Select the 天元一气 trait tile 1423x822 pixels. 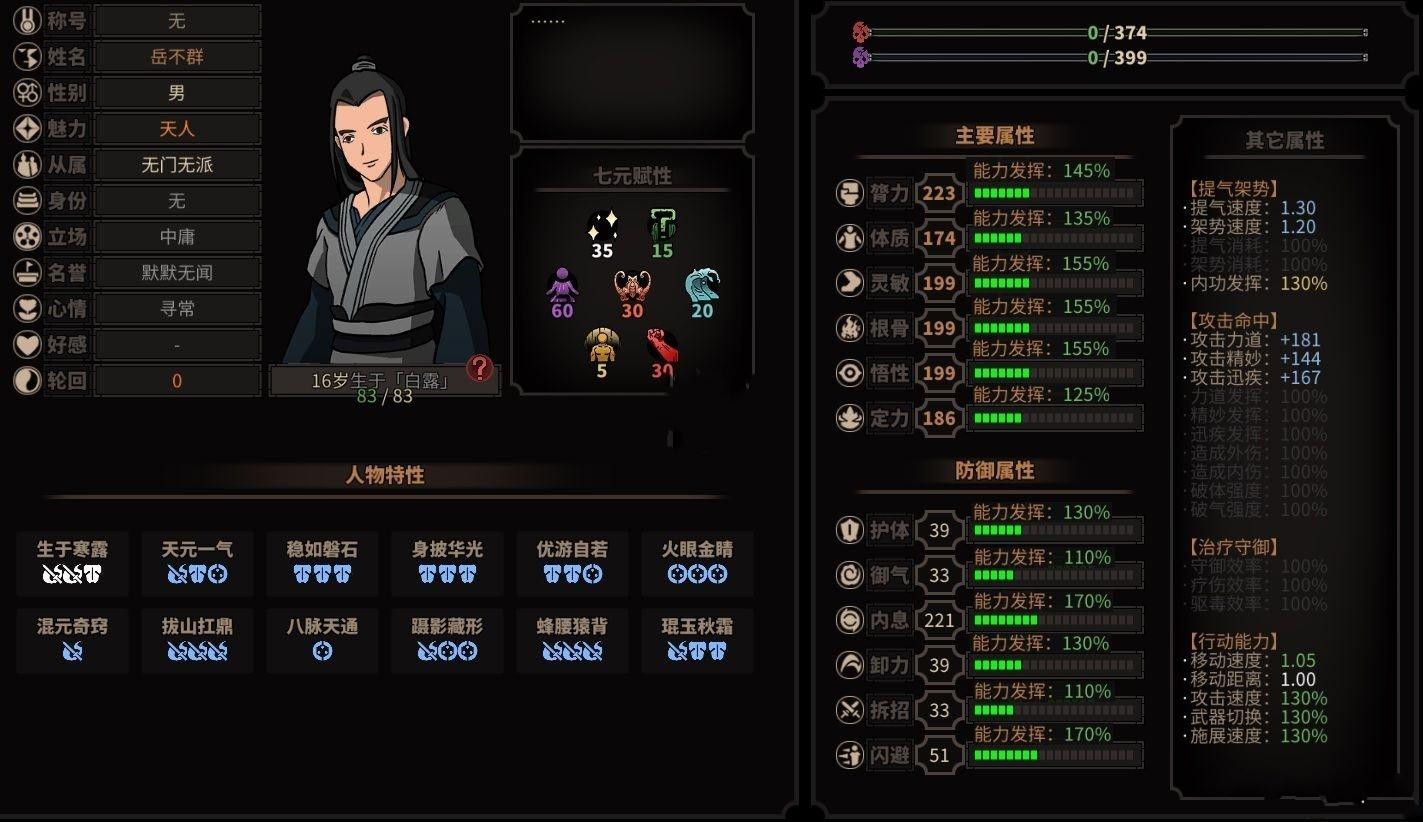coord(197,562)
